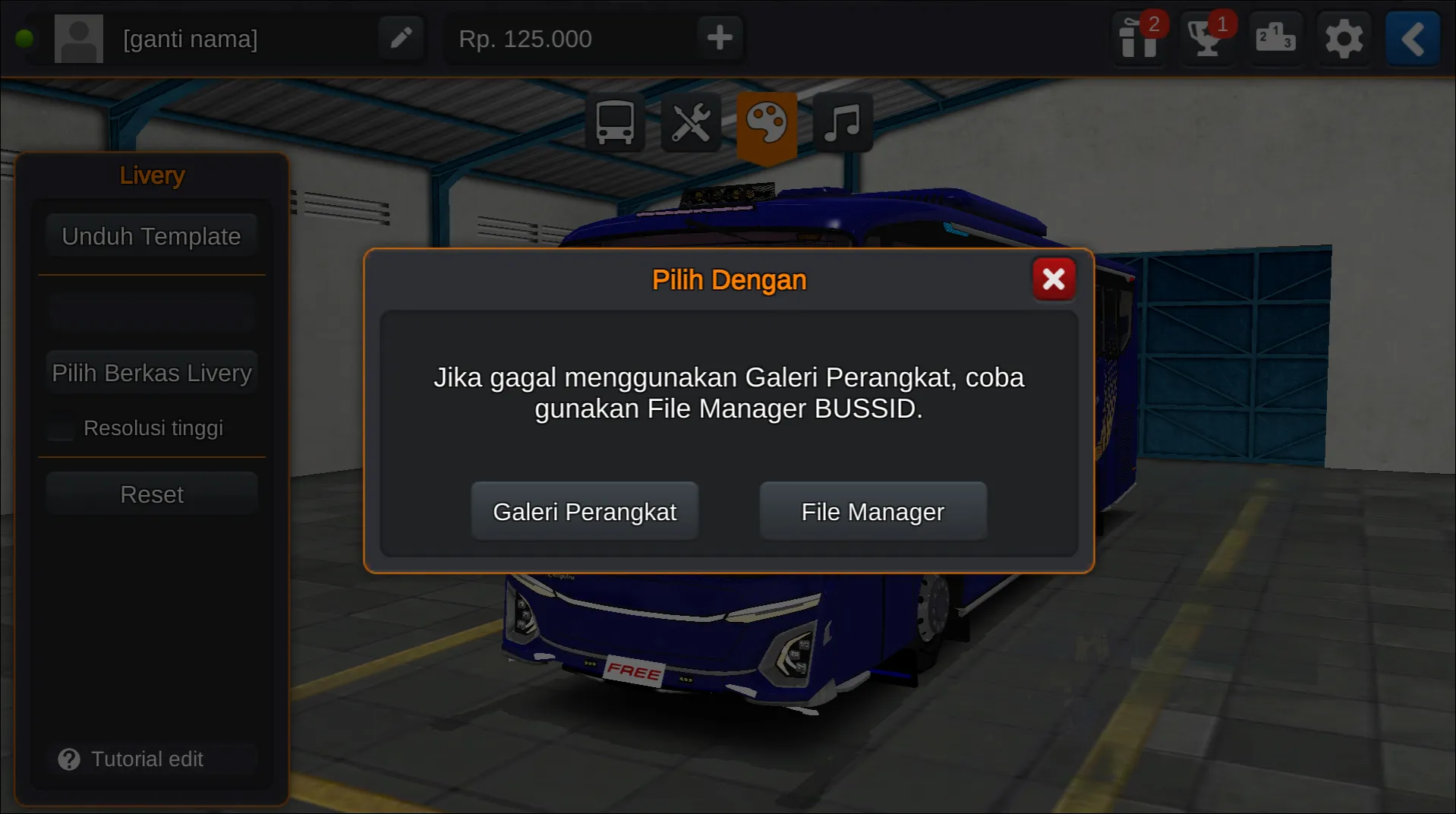The height and width of the screenshot is (814, 1456).
Task: Click Pilih Berkas Livery
Action: (152, 372)
